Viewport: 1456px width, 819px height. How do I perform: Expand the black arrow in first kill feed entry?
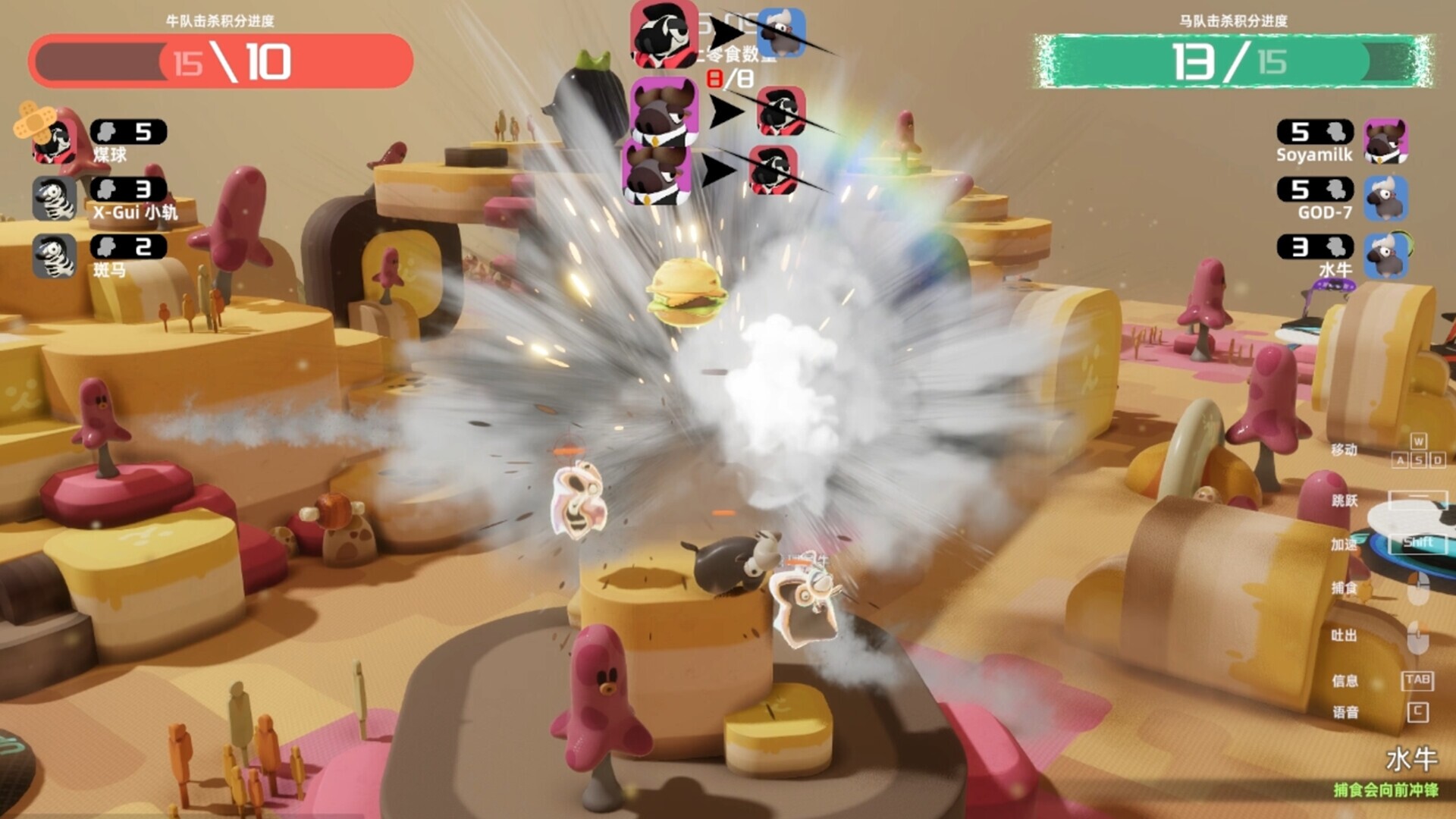tap(726, 32)
